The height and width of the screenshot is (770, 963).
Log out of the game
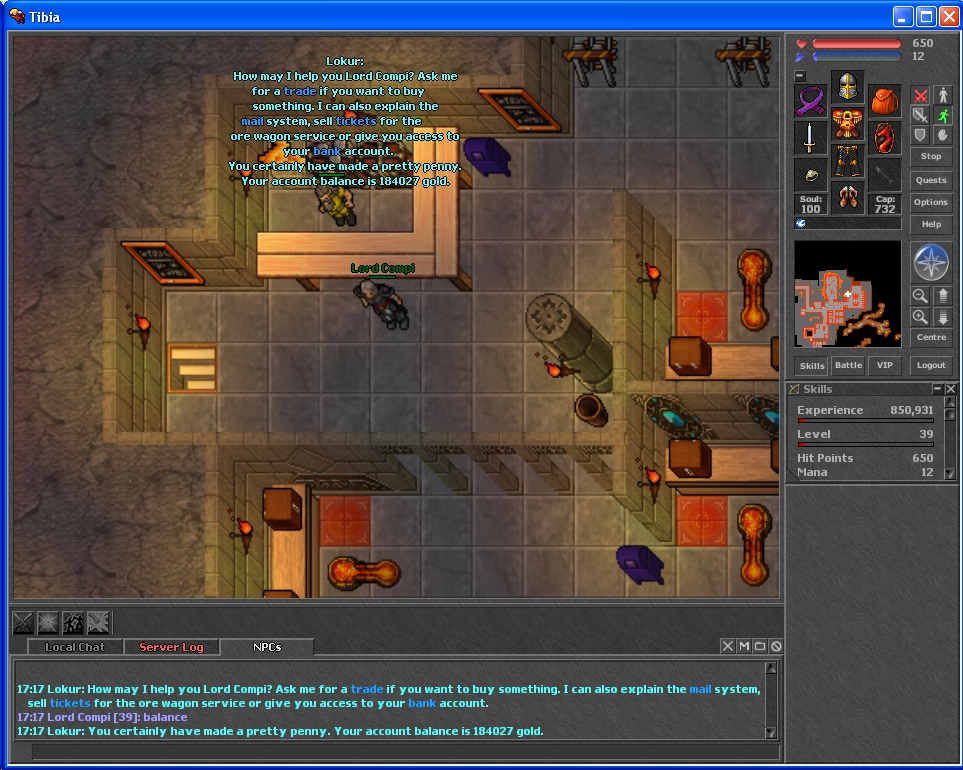tap(930, 365)
